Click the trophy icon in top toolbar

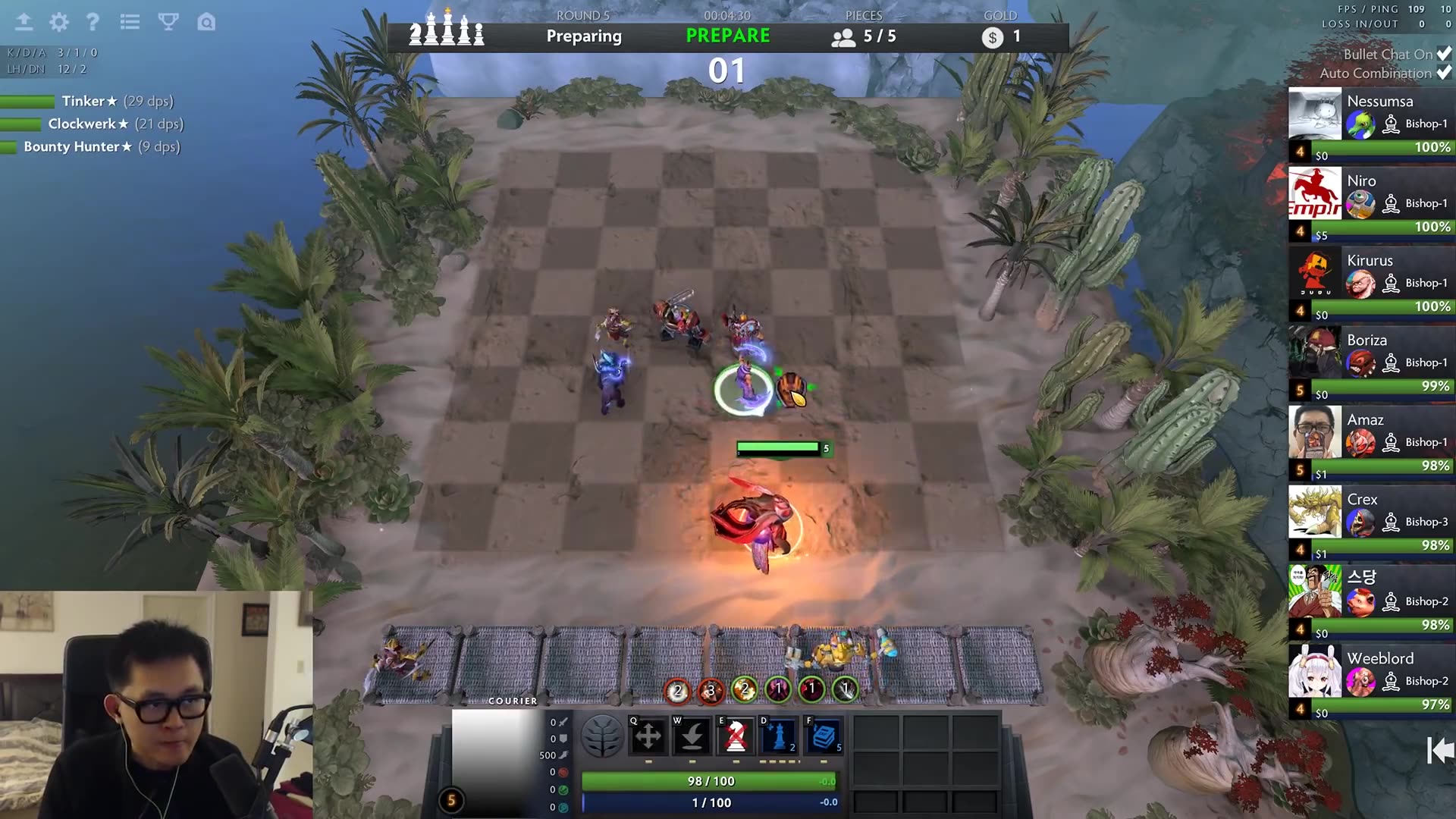[168, 23]
